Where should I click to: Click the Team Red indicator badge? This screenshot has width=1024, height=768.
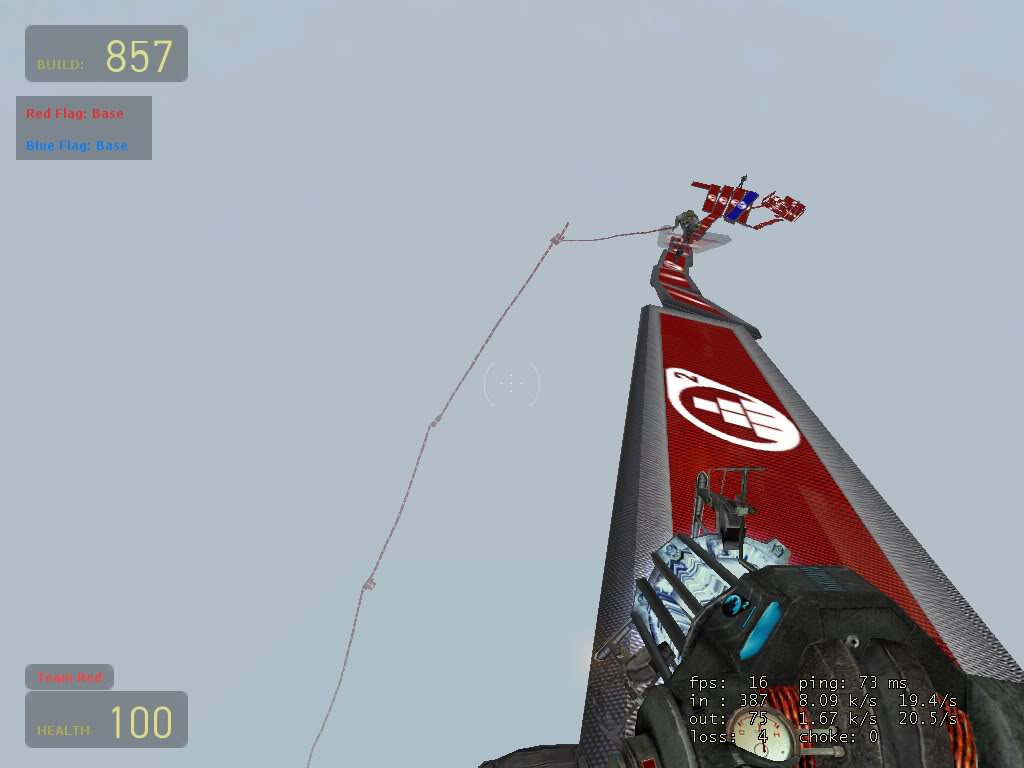pos(69,677)
